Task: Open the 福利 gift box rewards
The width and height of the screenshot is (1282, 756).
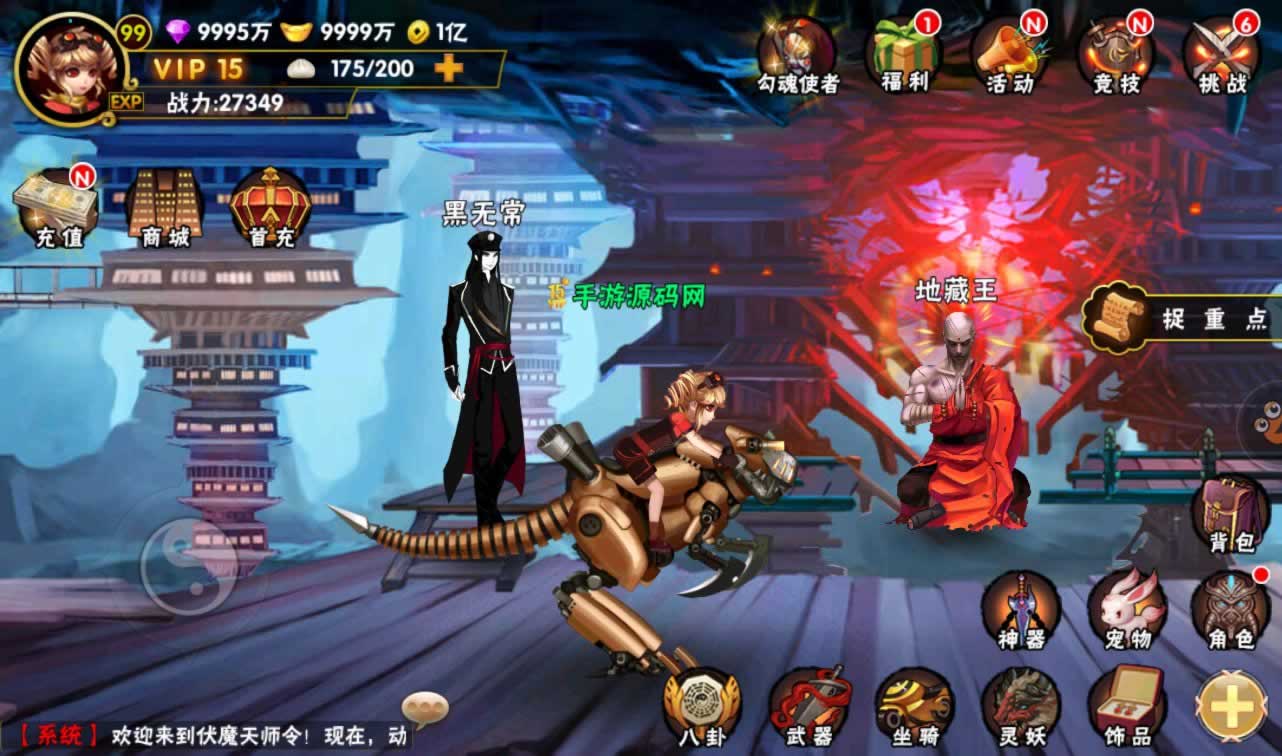Action: tap(906, 56)
